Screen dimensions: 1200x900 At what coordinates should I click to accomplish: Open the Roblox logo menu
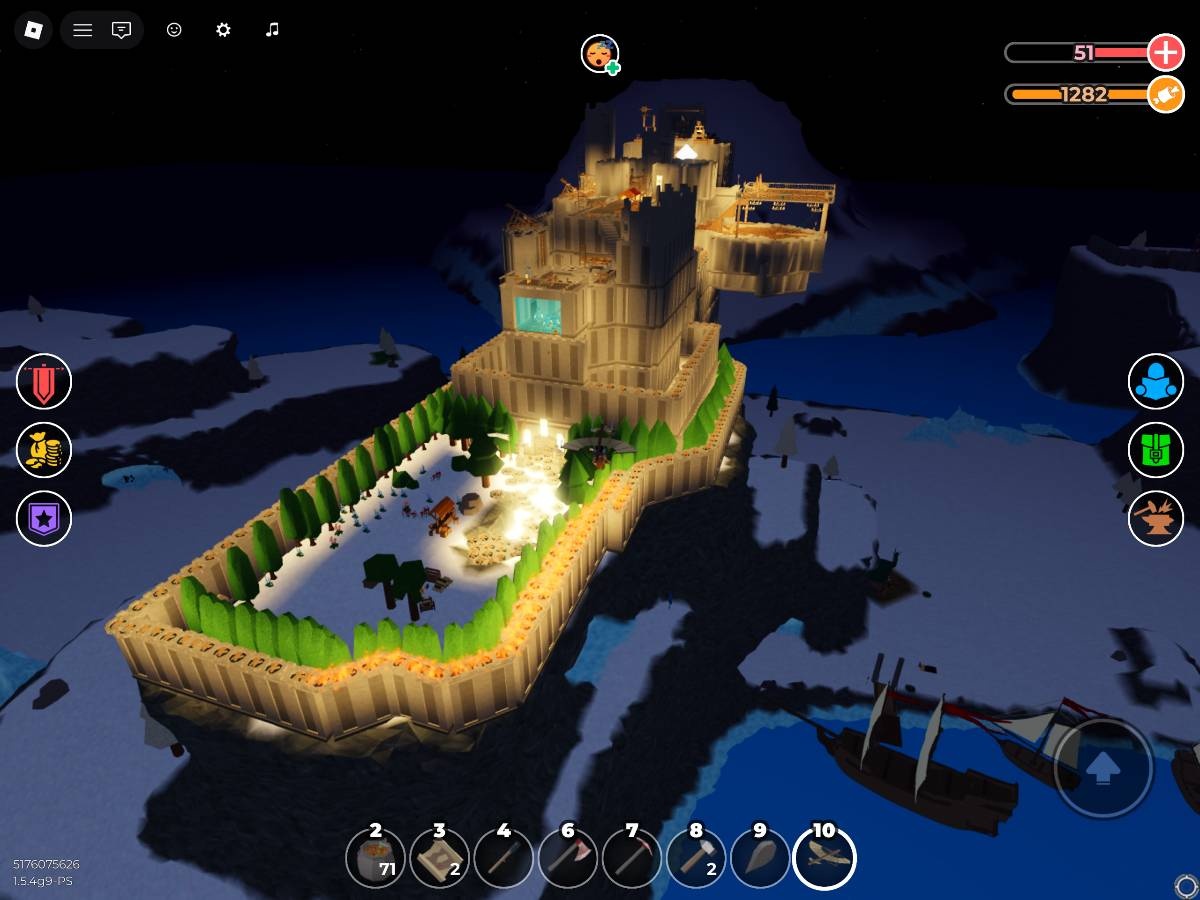tap(34, 30)
